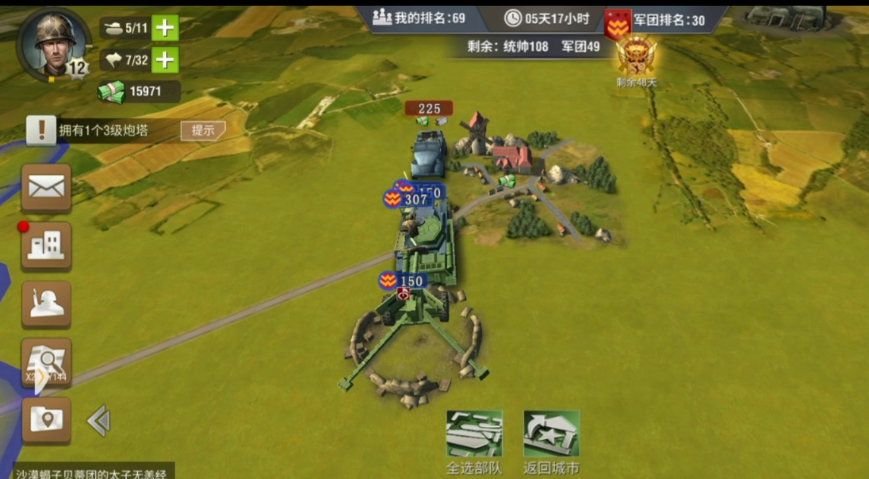This screenshot has width=869, height=479.
Task: Open the 提示 hint button
Action: pos(202,130)
